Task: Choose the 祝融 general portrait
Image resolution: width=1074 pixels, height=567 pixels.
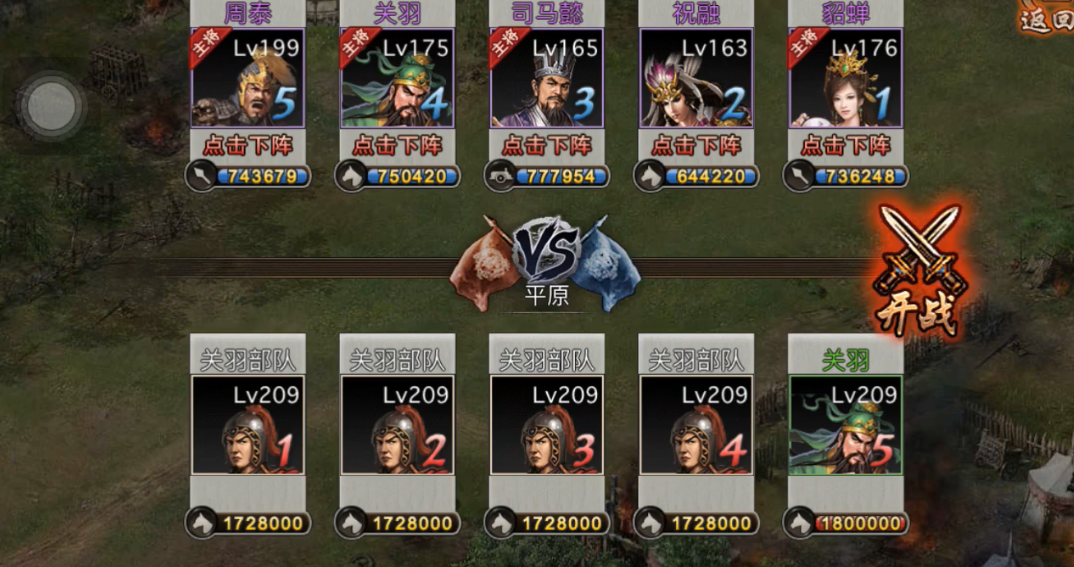Action: click(x=696, y=78)
